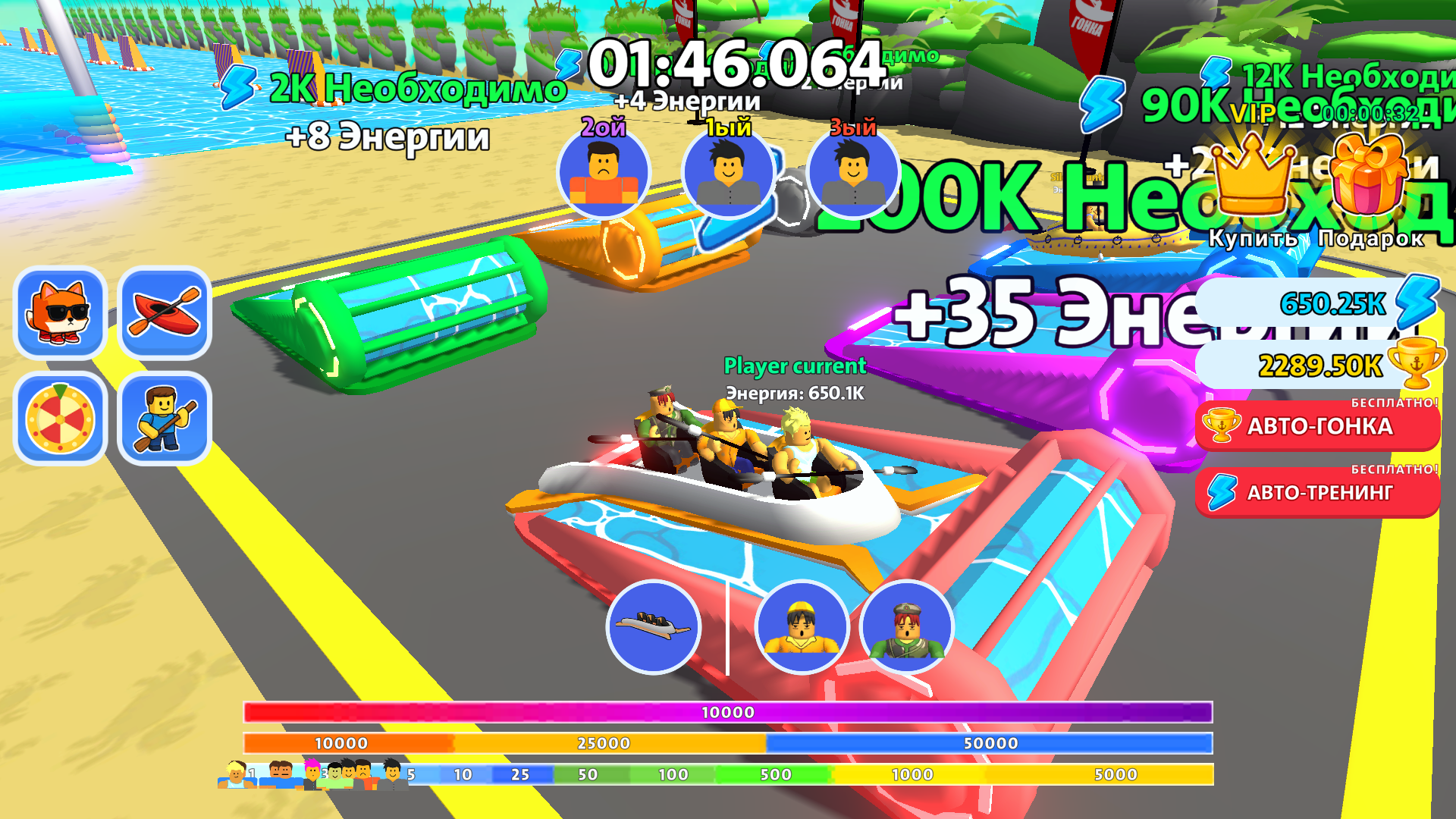Click the Player current nametag over the boat
Viewport: 1456px width, 819px height.
pos(794,366)
